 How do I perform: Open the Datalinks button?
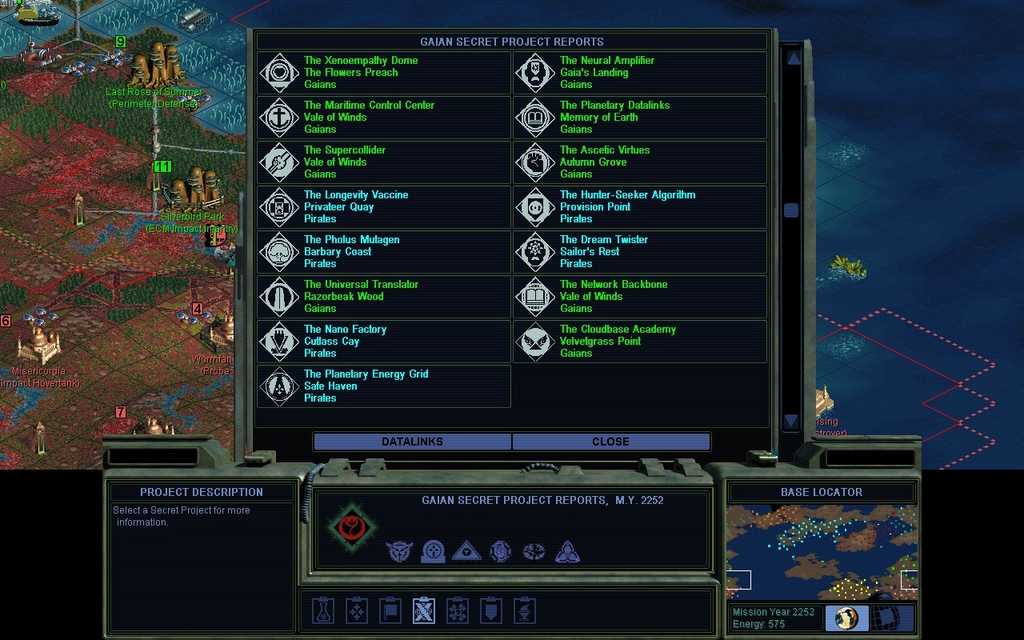click(412, 441)
